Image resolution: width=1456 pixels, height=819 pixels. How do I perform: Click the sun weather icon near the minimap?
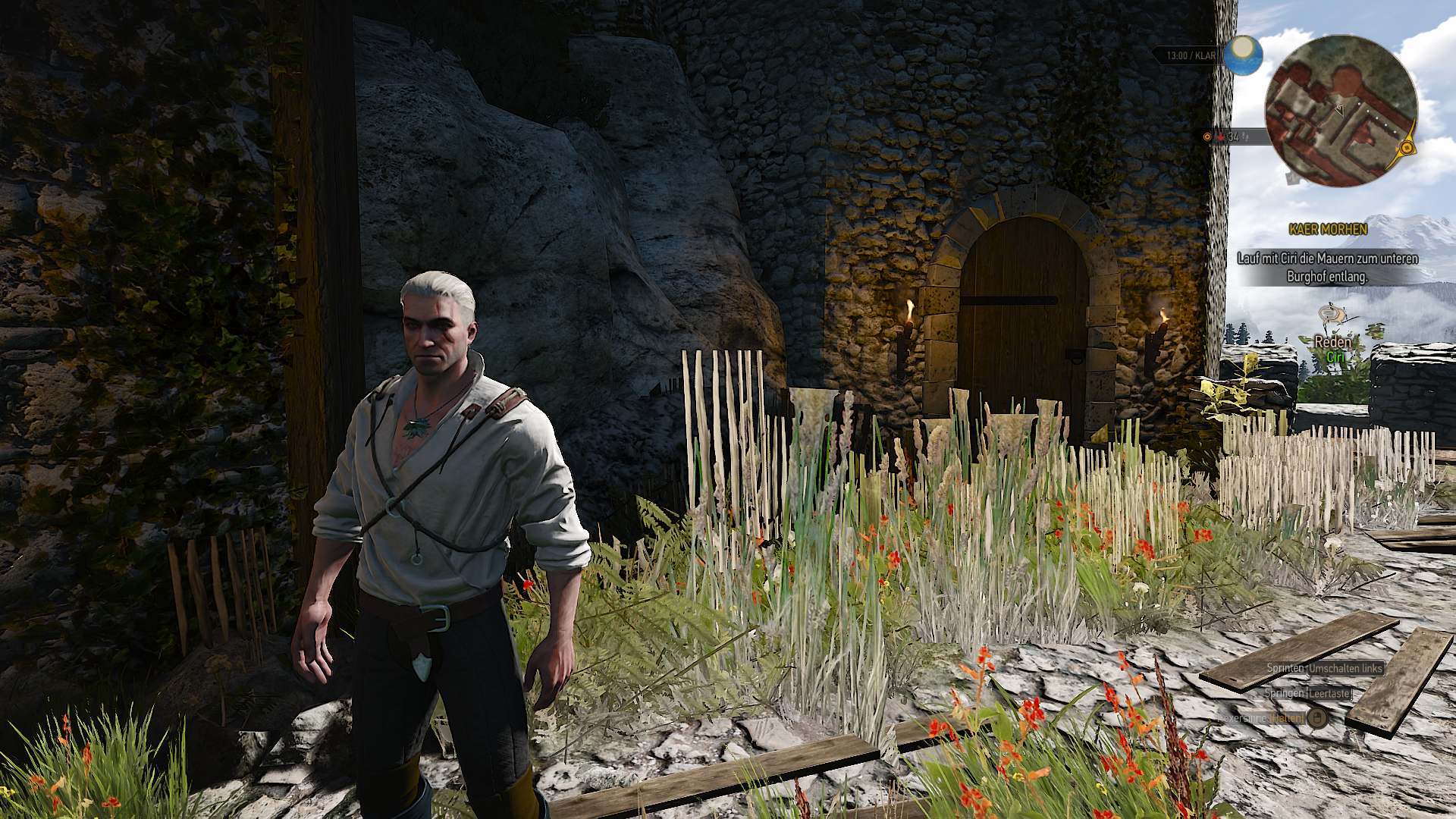pos(1244,57)
